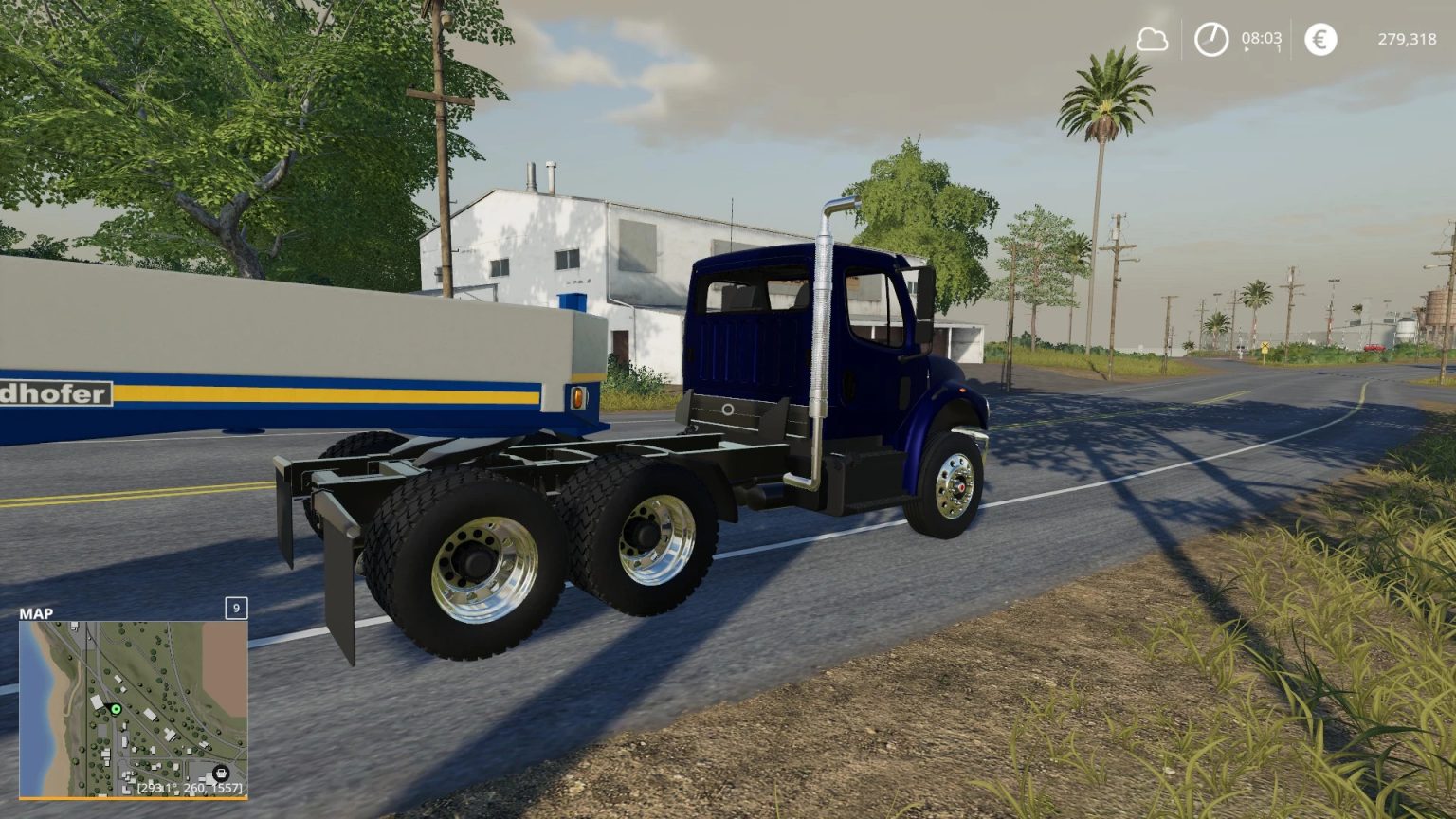Click the small play arrow under the time

click(x=1245, y=49)
